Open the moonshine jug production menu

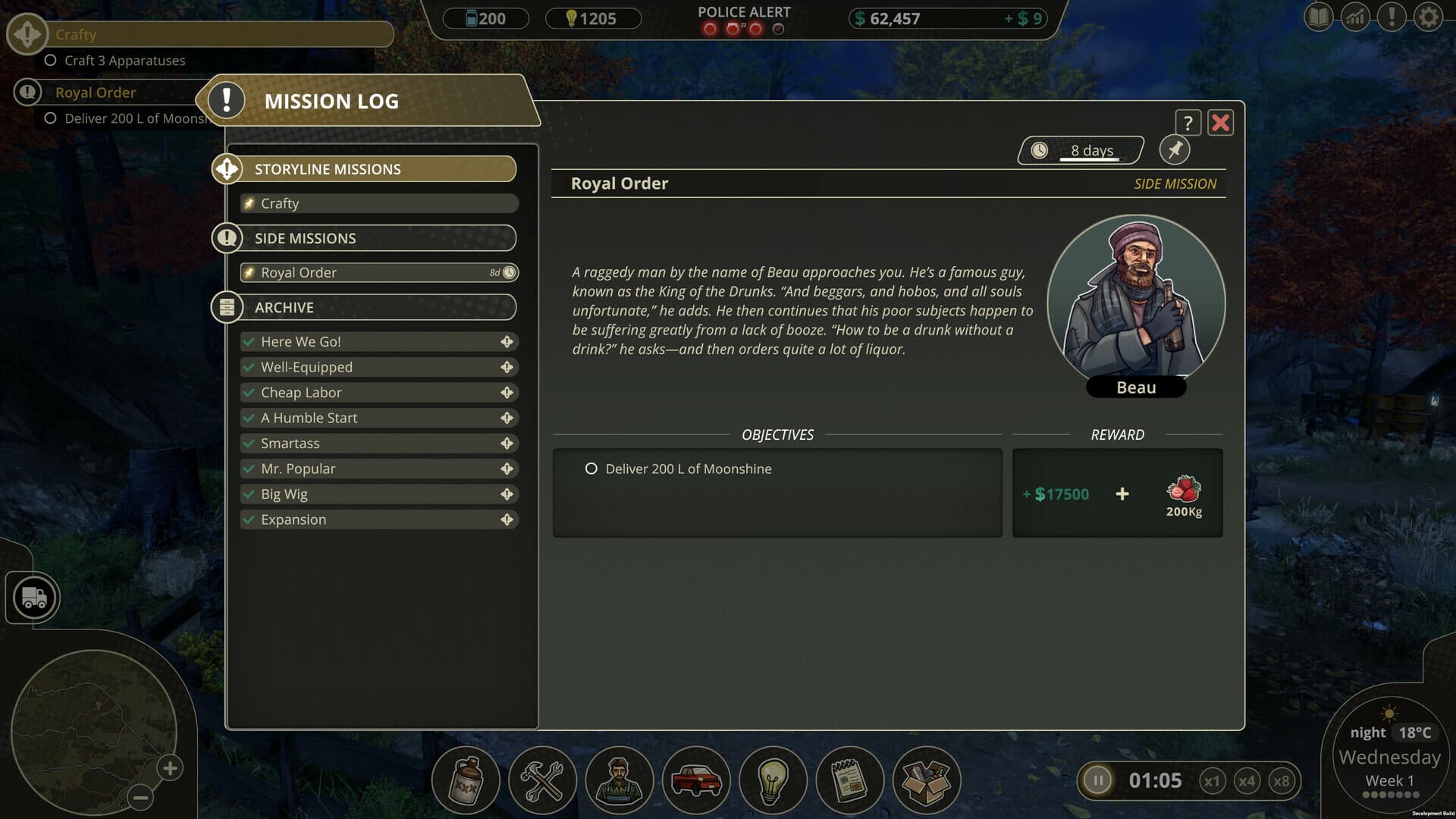(465, 780)
